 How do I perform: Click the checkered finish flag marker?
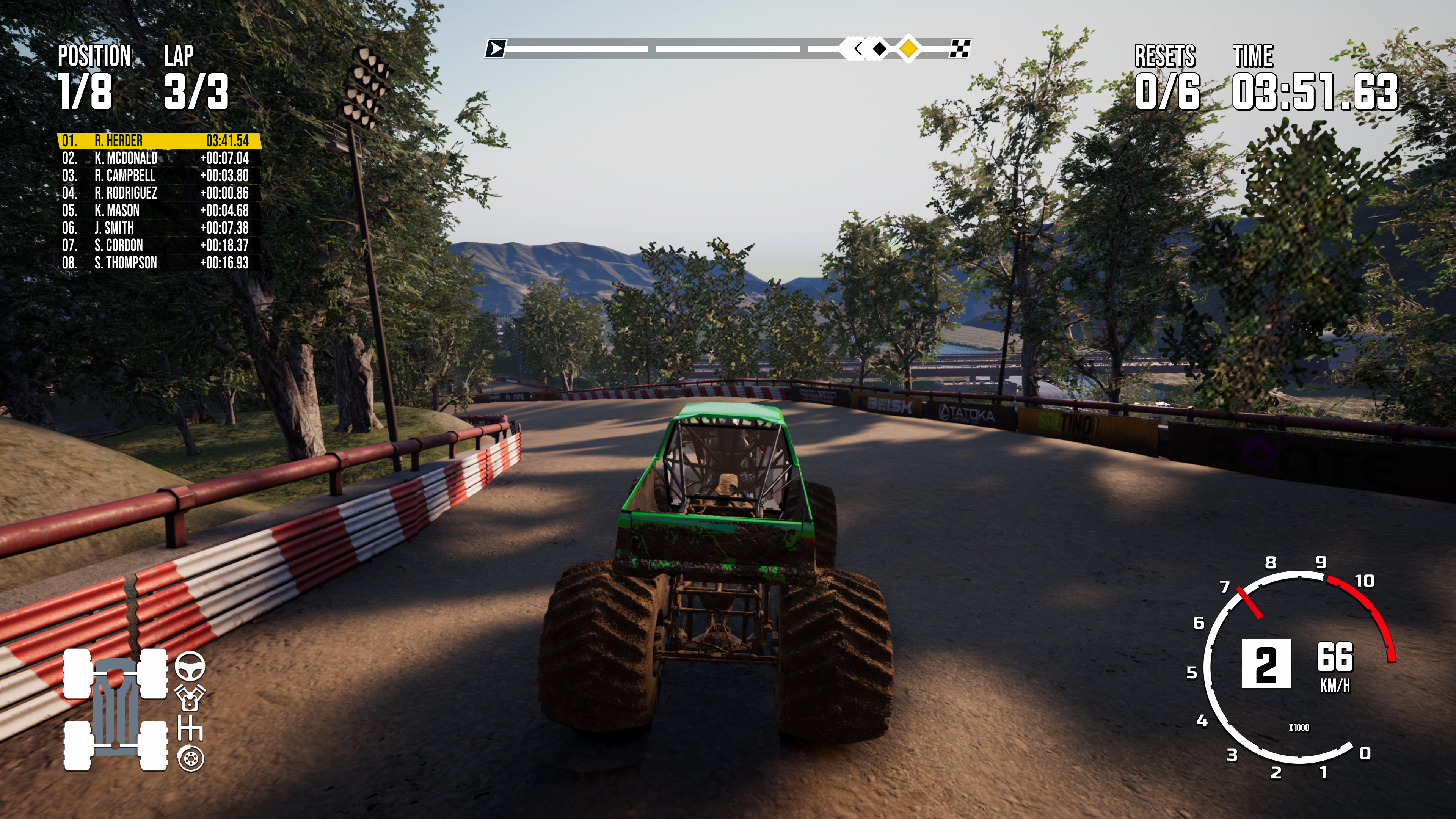960,49
